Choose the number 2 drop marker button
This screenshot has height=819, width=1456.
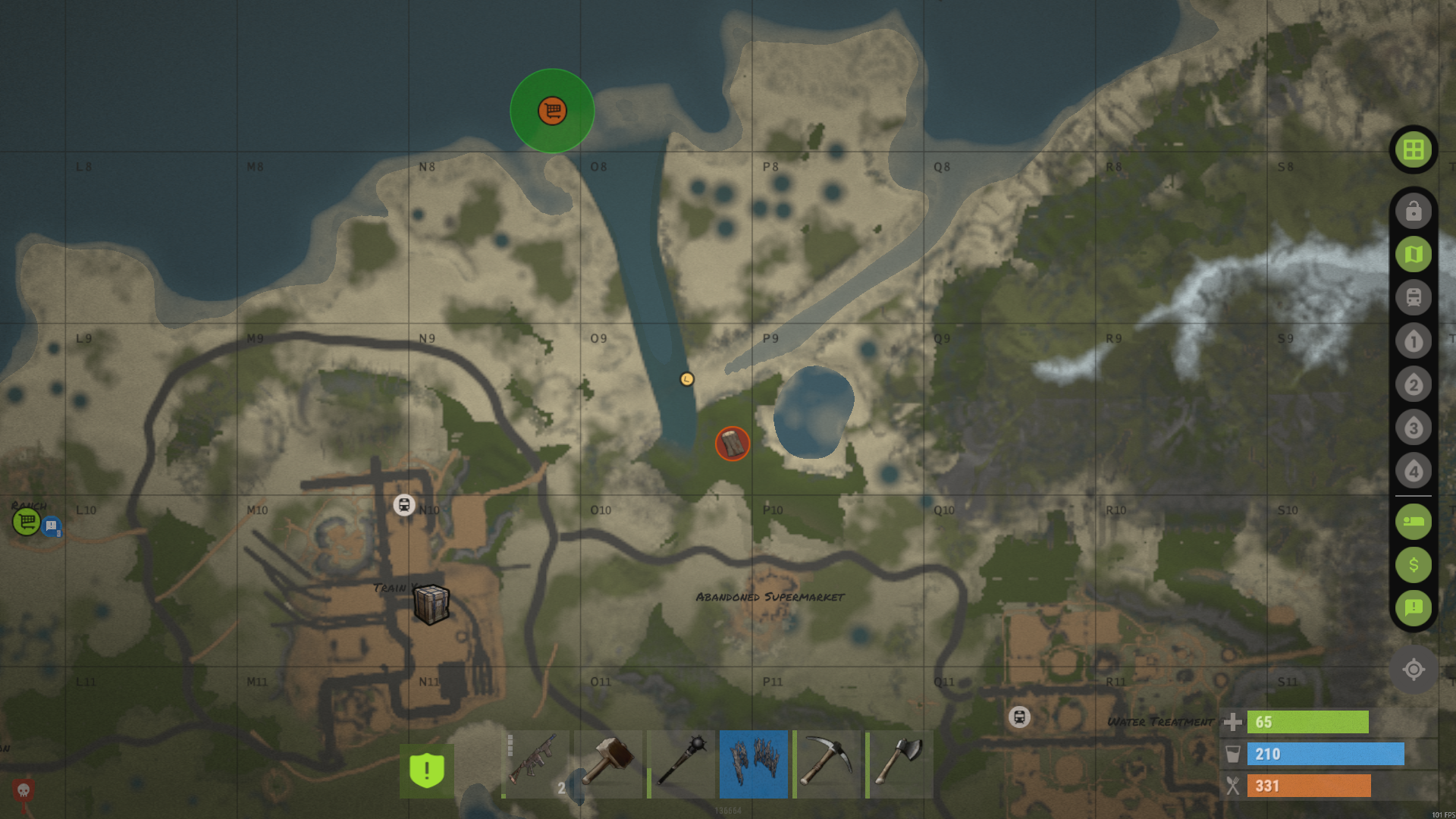(1413, 384)
